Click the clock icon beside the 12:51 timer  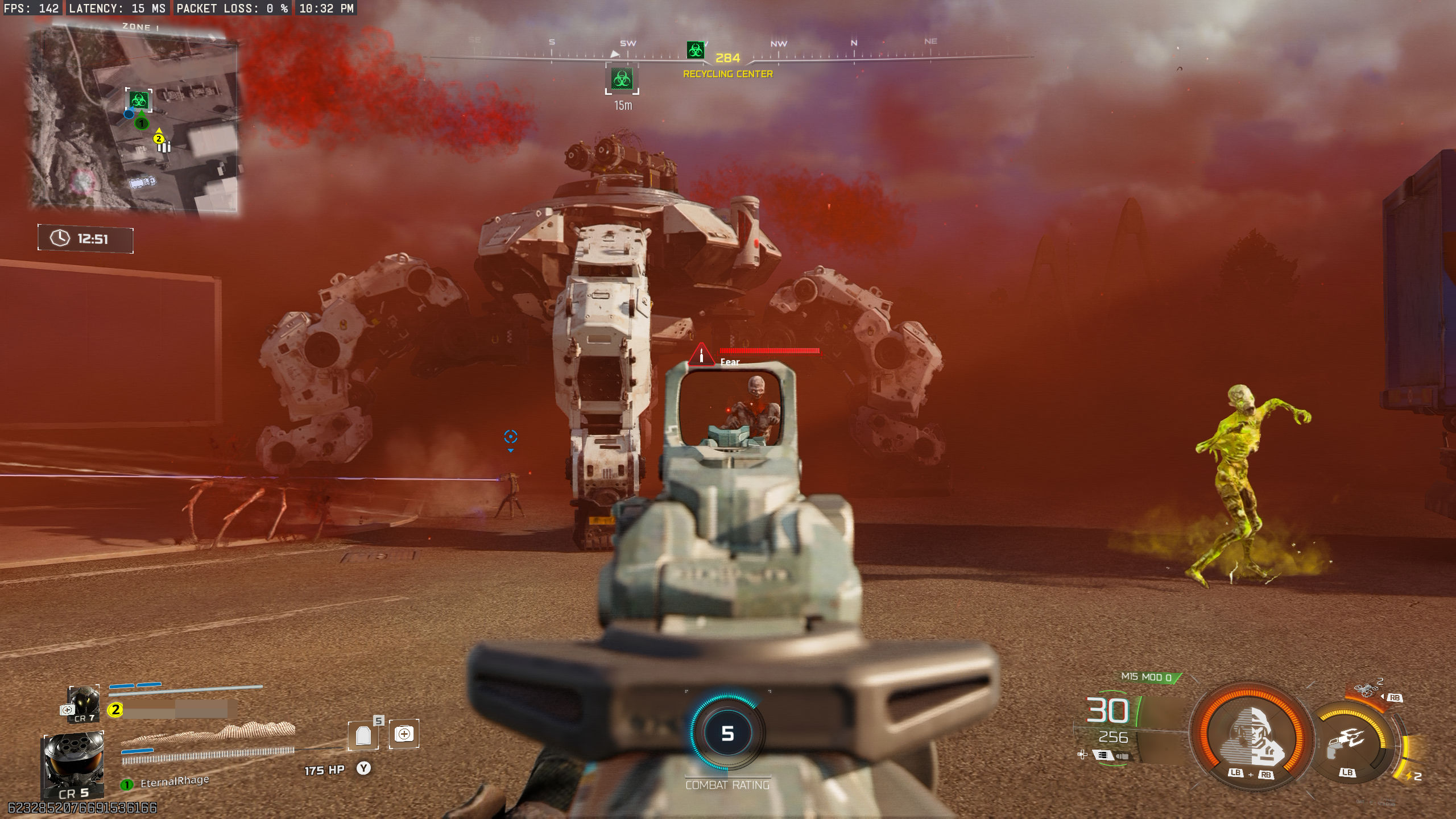[x=59, y=239]
